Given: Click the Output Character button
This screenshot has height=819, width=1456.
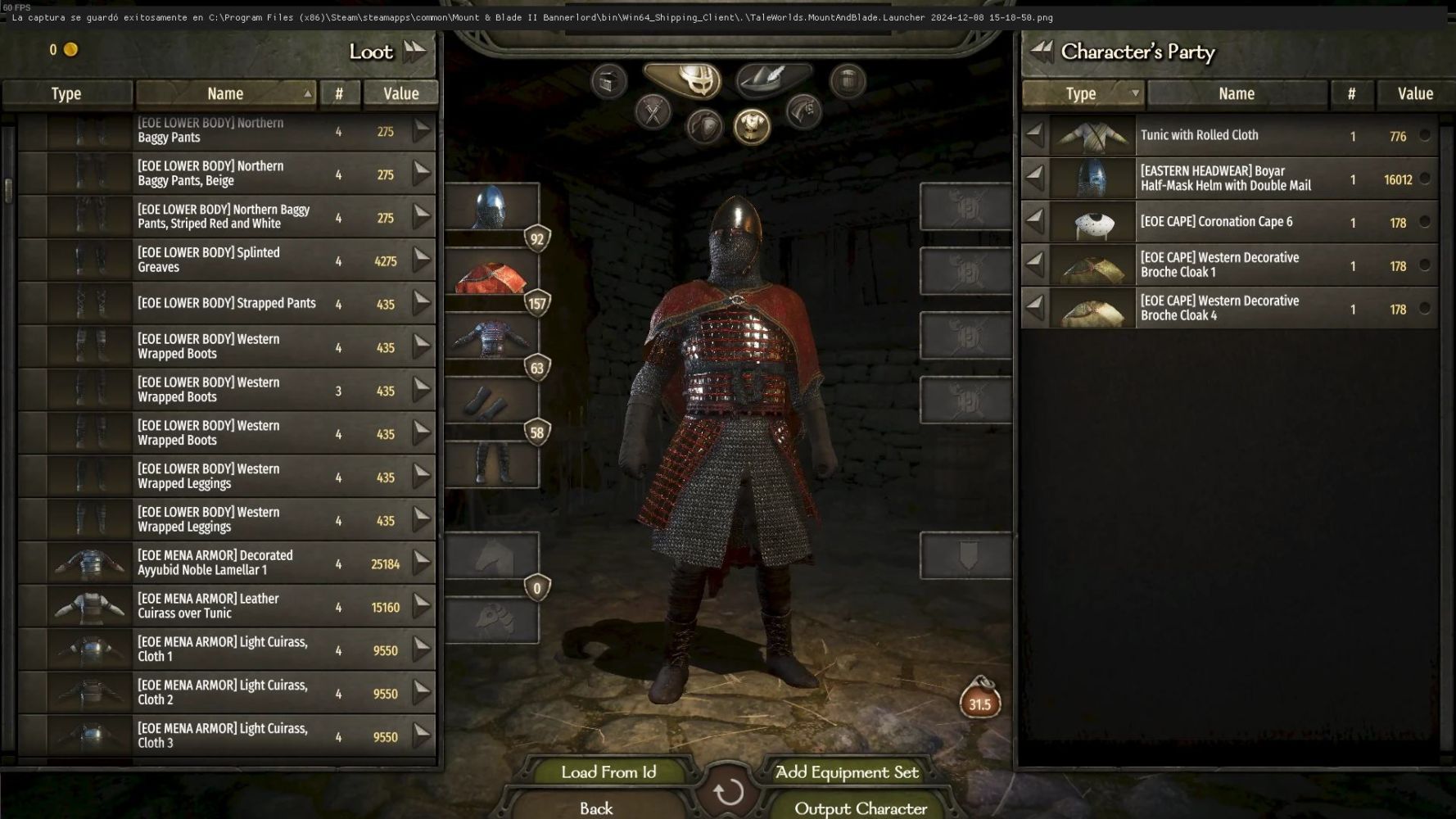Looking at the screenshot, I should (860, 808).
